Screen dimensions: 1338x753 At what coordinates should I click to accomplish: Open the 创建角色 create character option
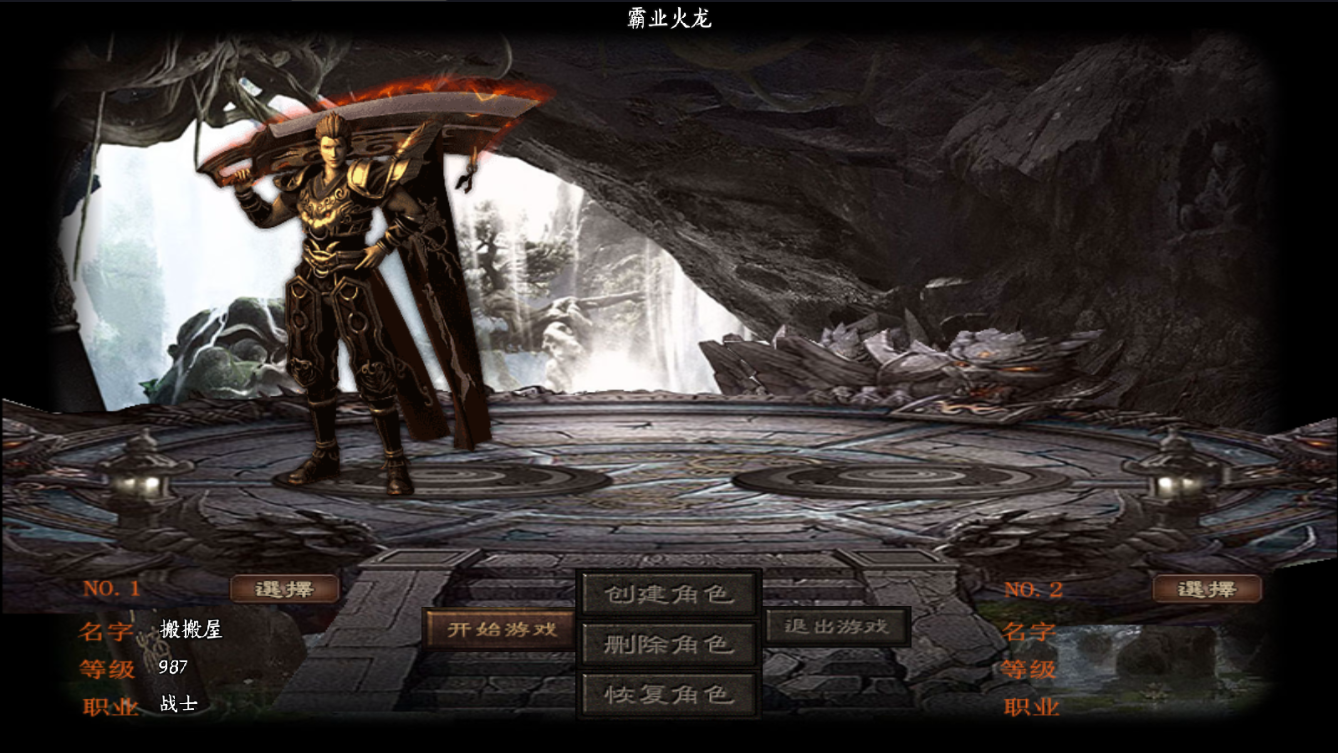point(669,594)
